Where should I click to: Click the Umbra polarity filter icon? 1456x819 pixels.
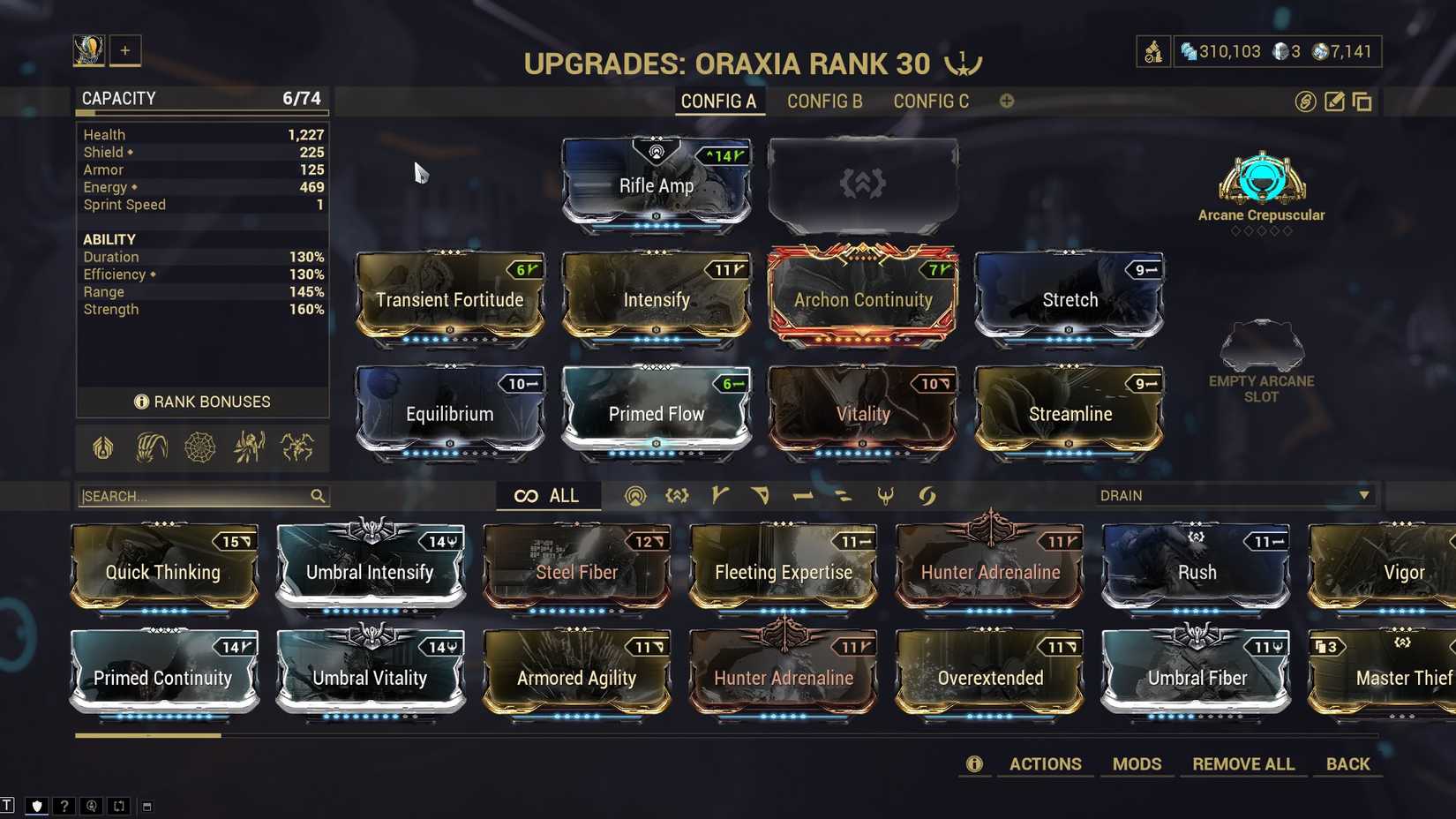pos(886,496)
